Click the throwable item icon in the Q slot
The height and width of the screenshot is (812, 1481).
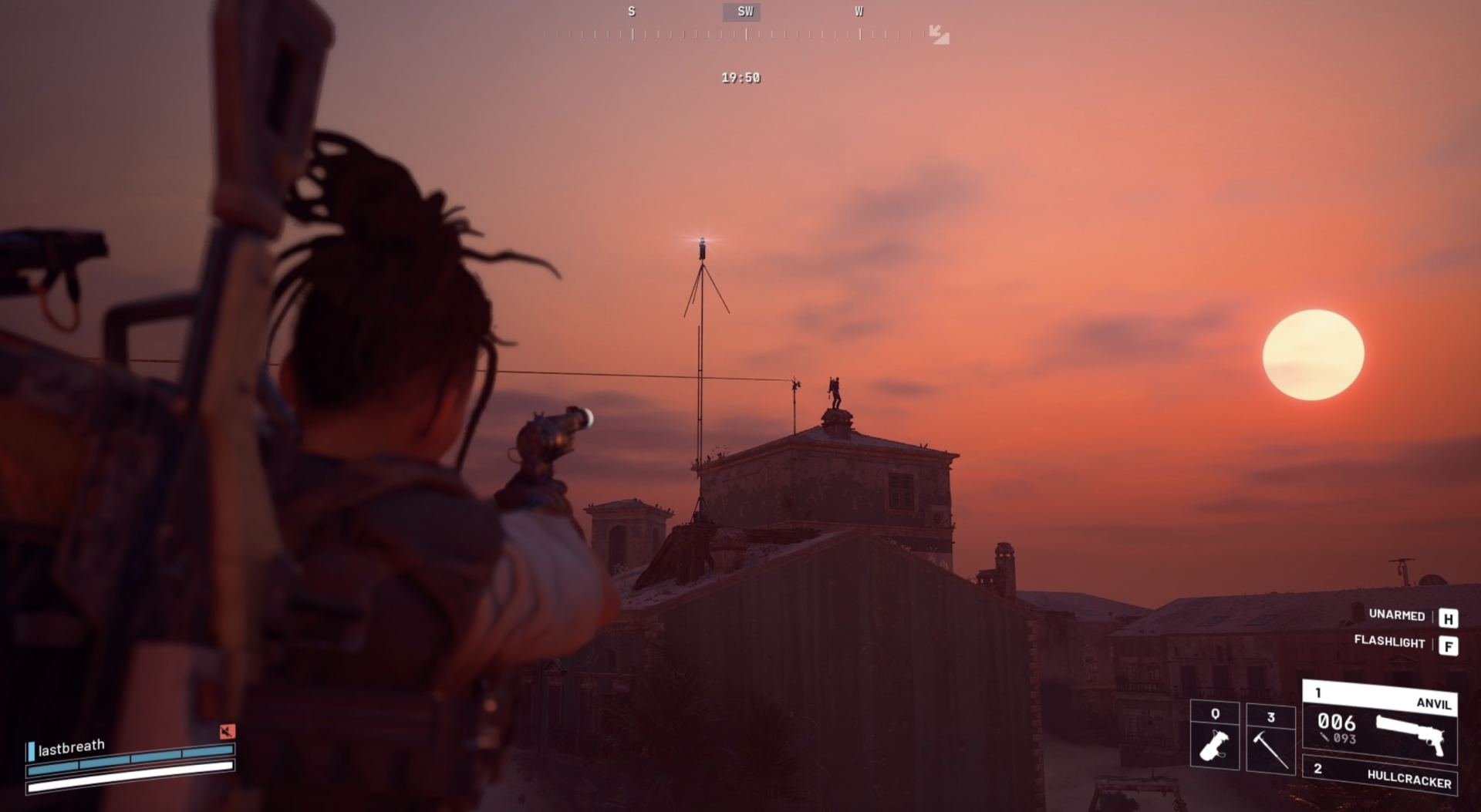coord(1215,744)
